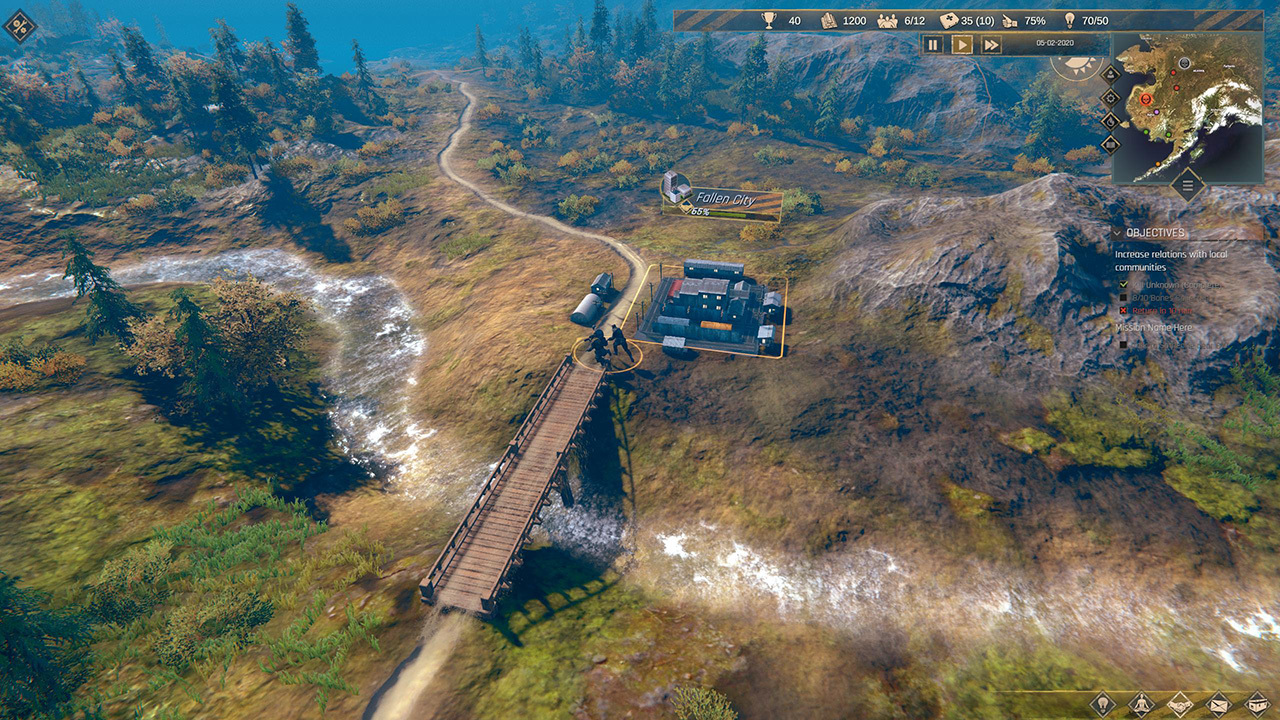Toggle the flame map filter
The image size is (1280, 720).
1110,121
